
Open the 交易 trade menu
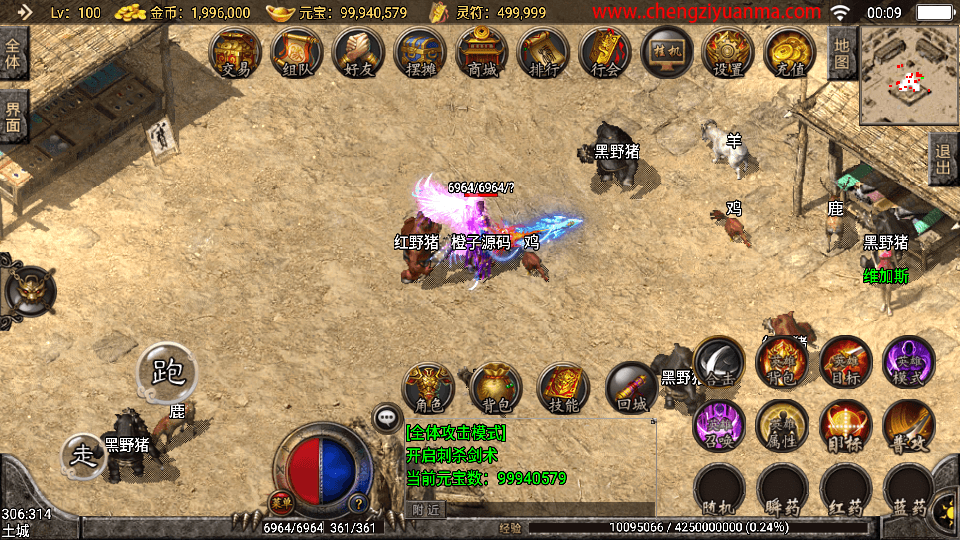(236, 52)
